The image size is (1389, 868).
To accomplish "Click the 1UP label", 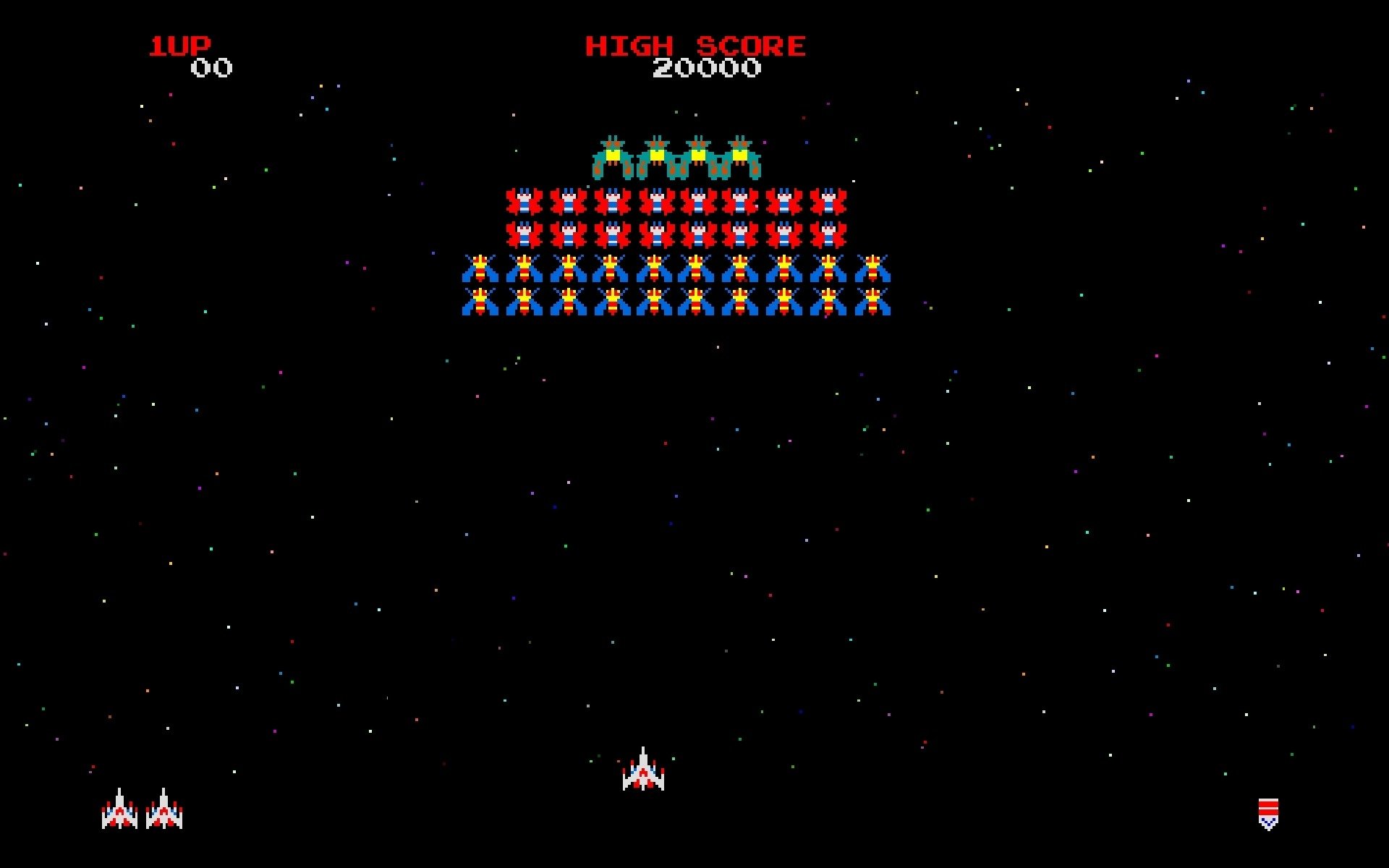I will (x=179, y=45).
